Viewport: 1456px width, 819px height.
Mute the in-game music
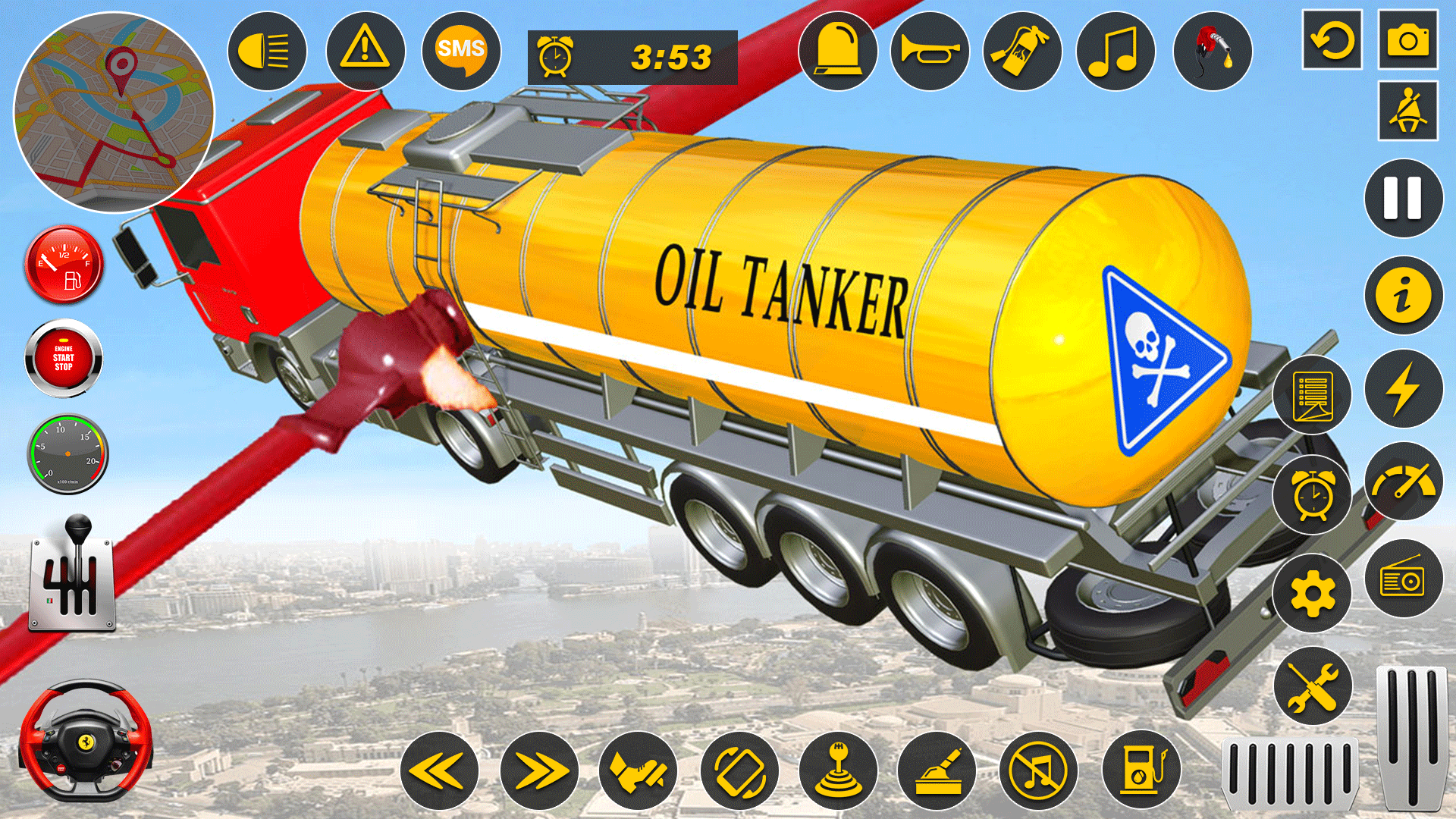1039,768
